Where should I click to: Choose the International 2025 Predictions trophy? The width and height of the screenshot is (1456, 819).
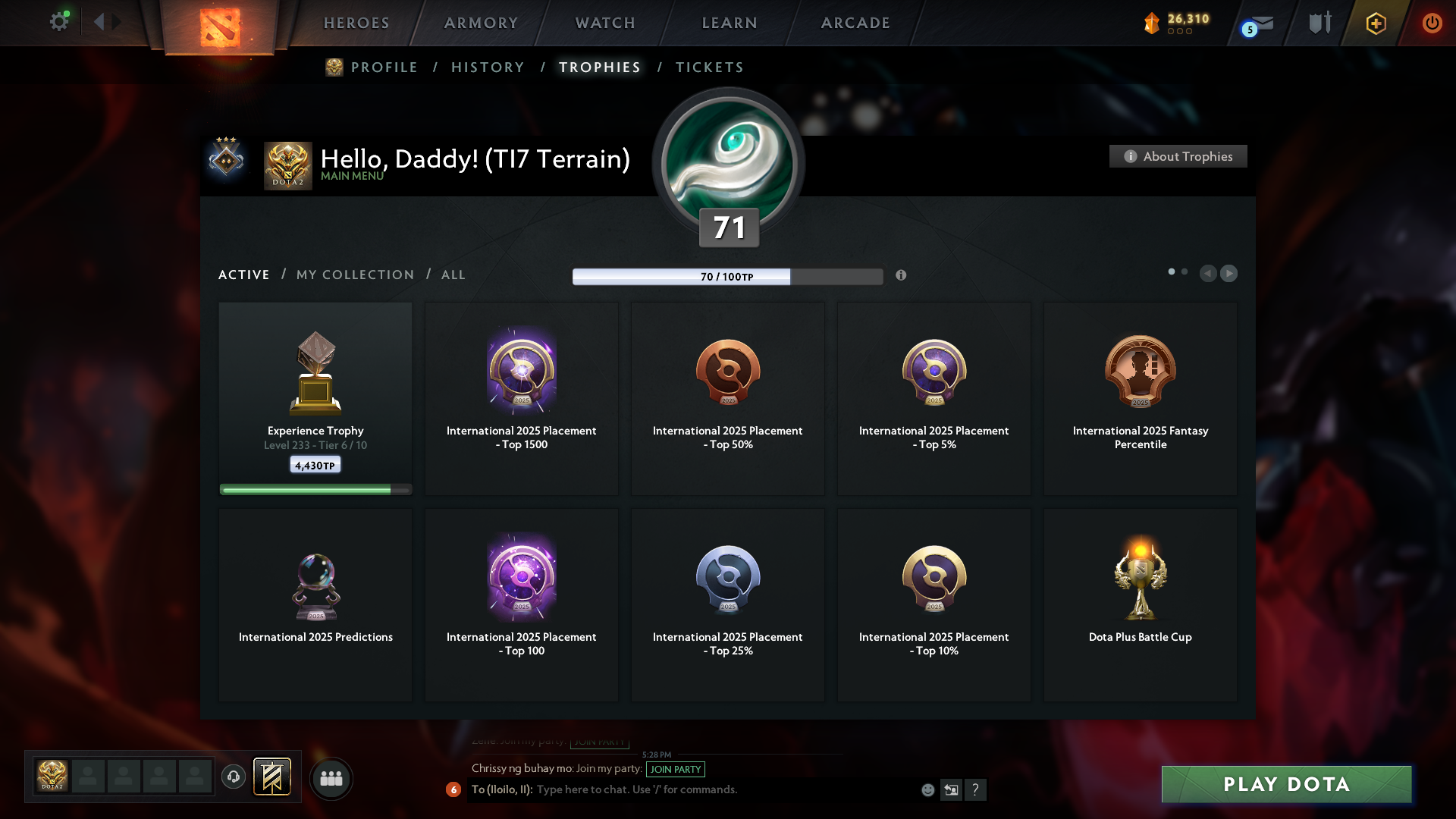click(x=315, y=604)
